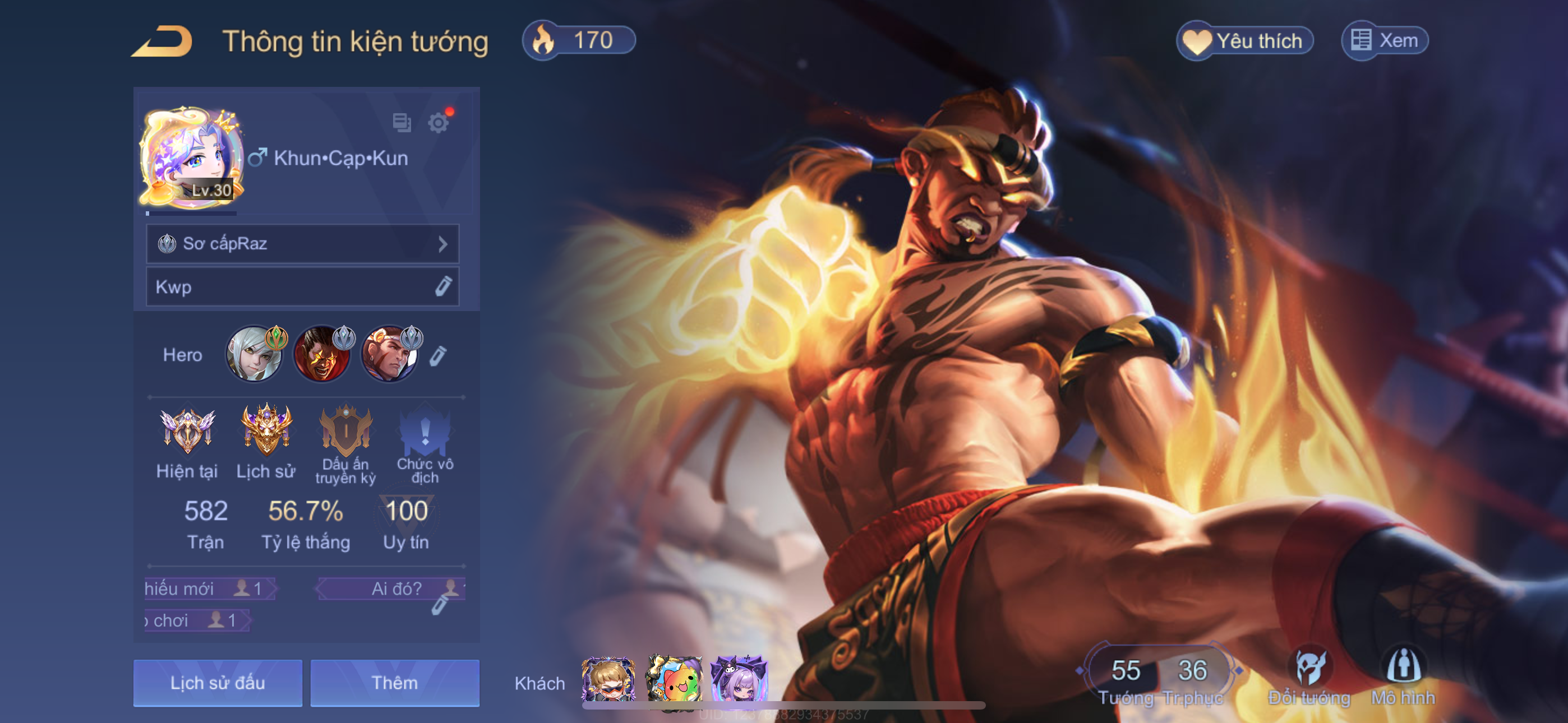The height and width of the screenshot is (723, 1568).
Task: Open the Sơ cấpRaz title row
Action: click(x=302, y=244)
